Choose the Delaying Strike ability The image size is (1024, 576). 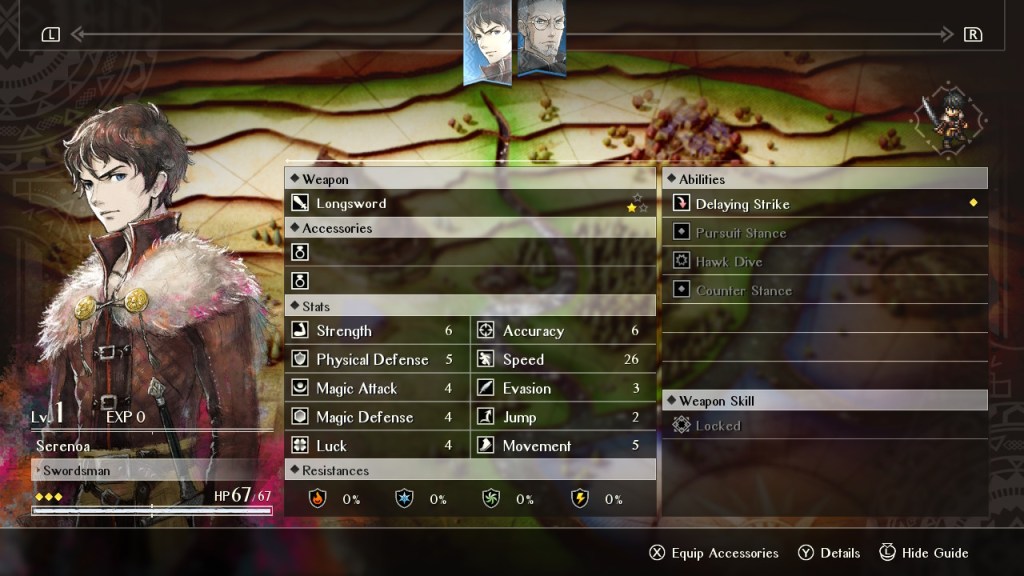(x=824, y=204)
